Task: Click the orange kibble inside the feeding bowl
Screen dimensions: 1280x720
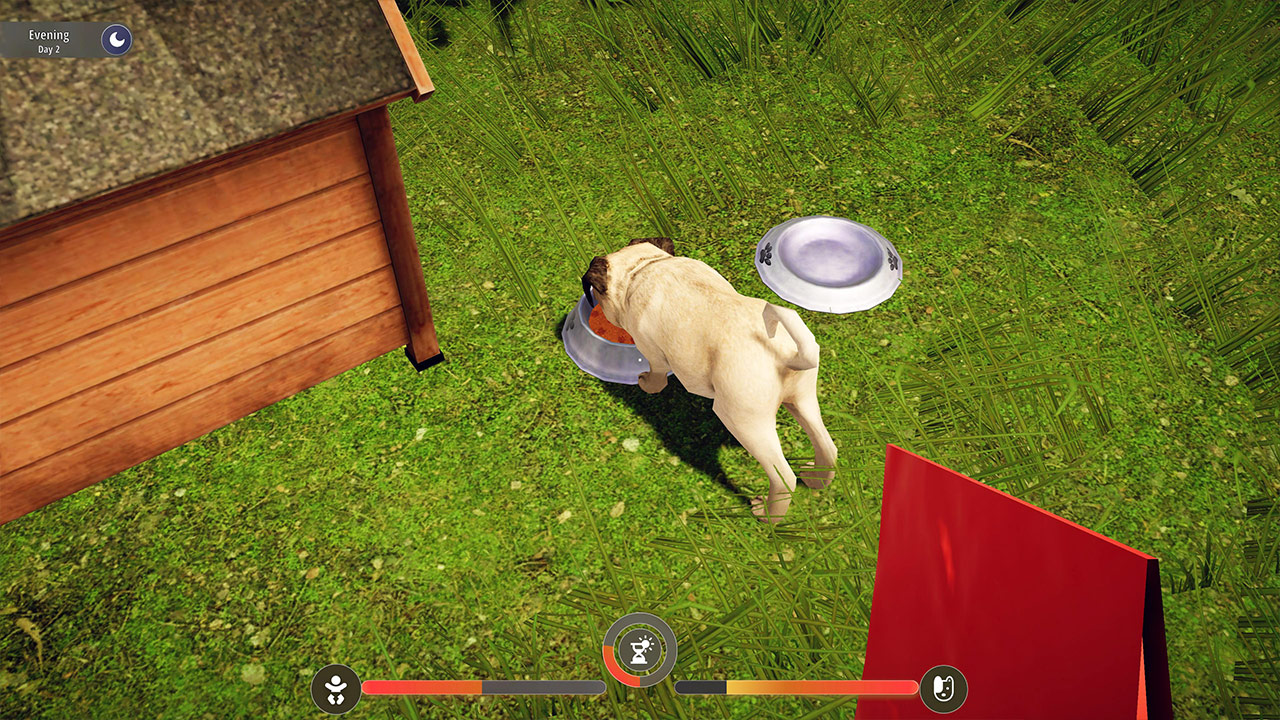Action: (607, 326)
